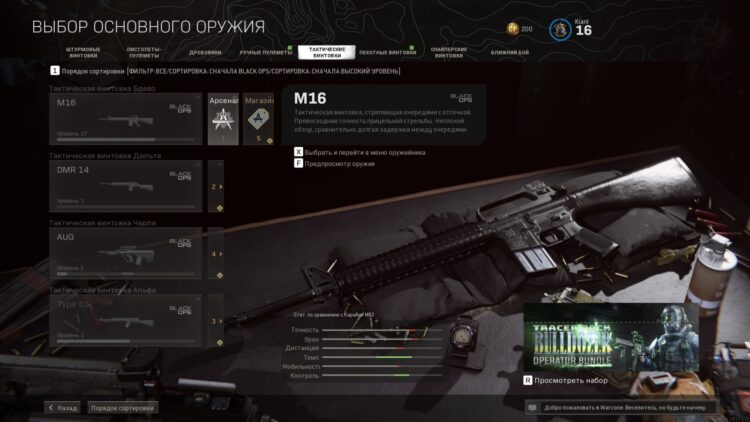Open the Пистолеты-пулеметы weapon tab

tap(145, 51)
